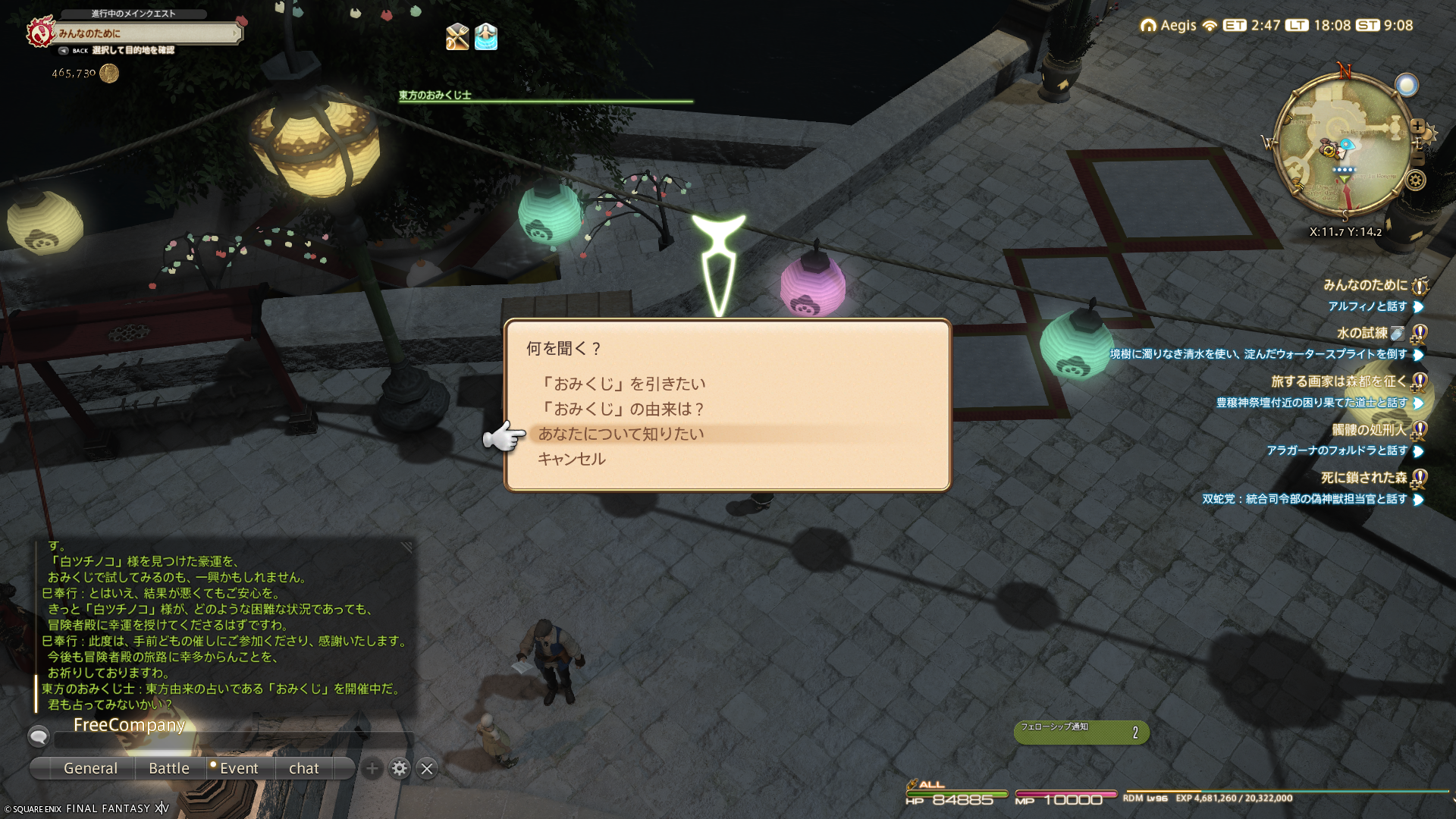
Task: Select 水の試練 quest in tracker
Action: 1362,333
